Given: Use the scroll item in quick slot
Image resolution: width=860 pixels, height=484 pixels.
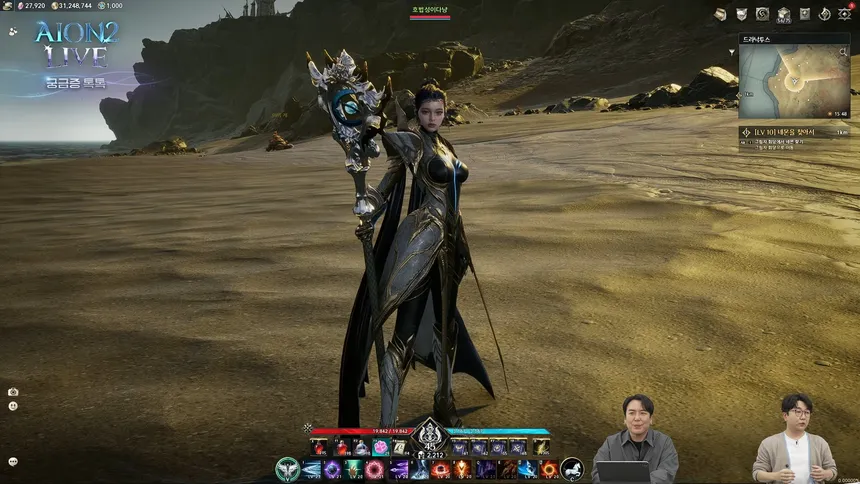Looking at the screenshot, I should tap(401, 447).
